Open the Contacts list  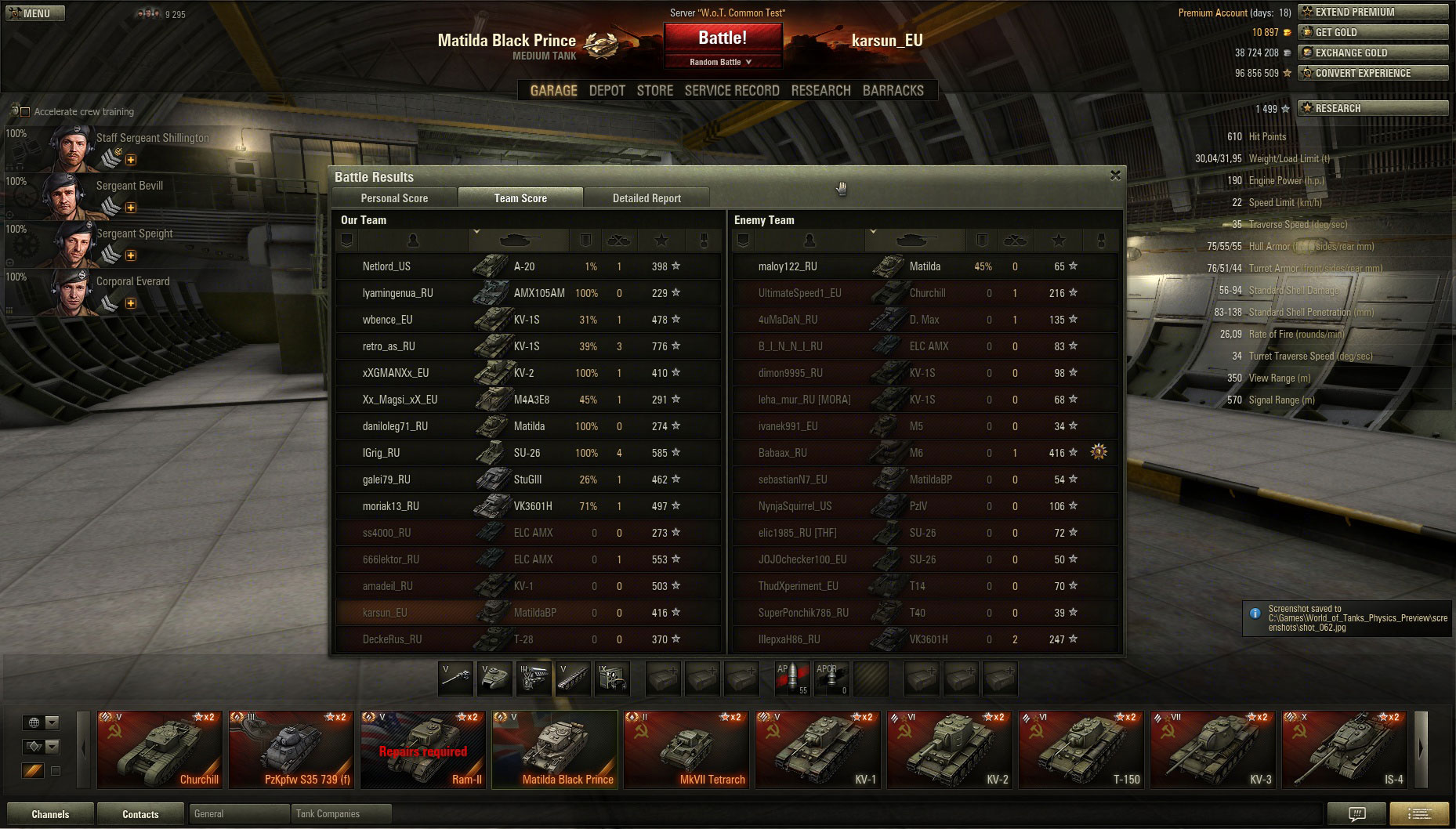pos(140,814)
